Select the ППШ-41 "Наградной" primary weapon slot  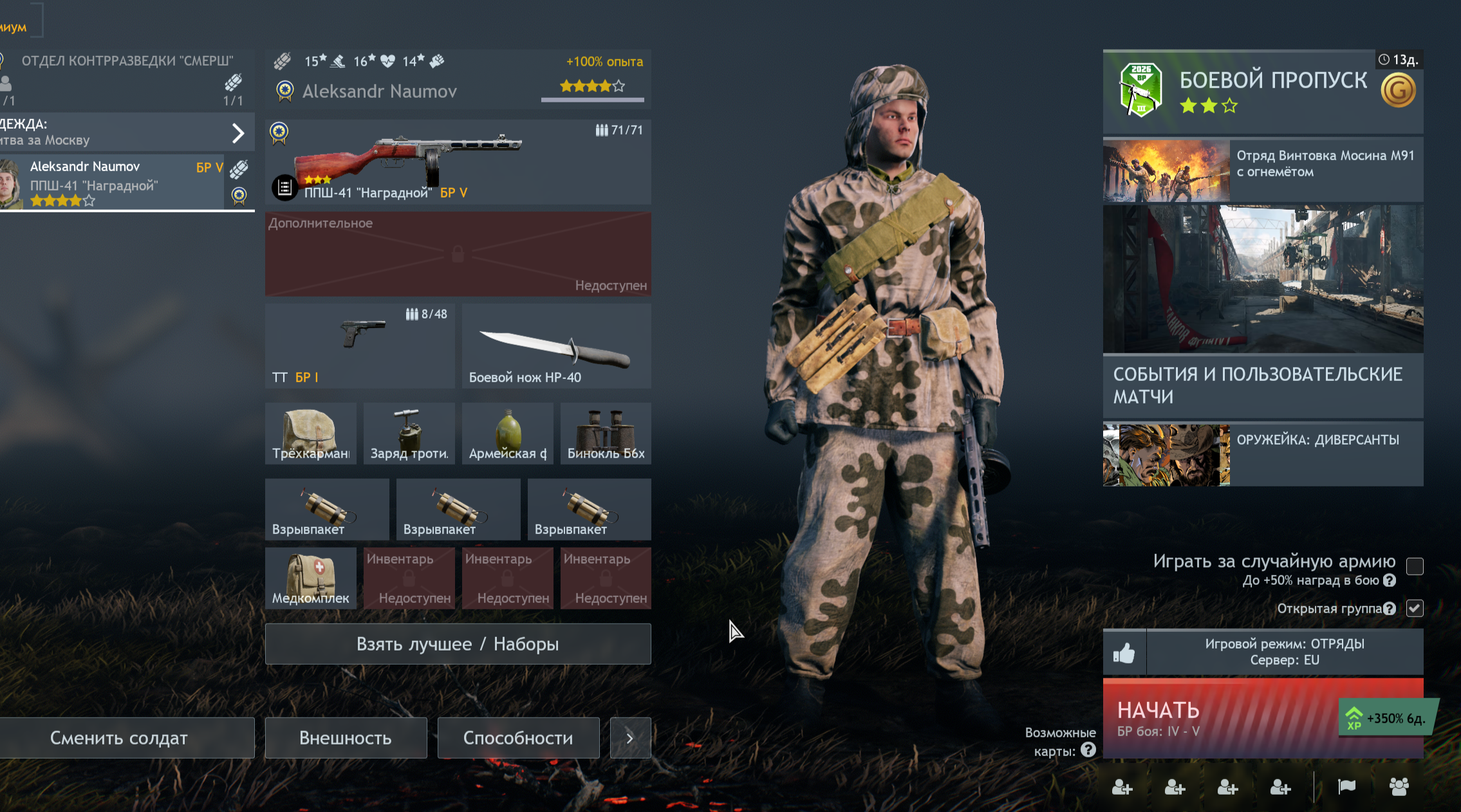tap(458, 161)
